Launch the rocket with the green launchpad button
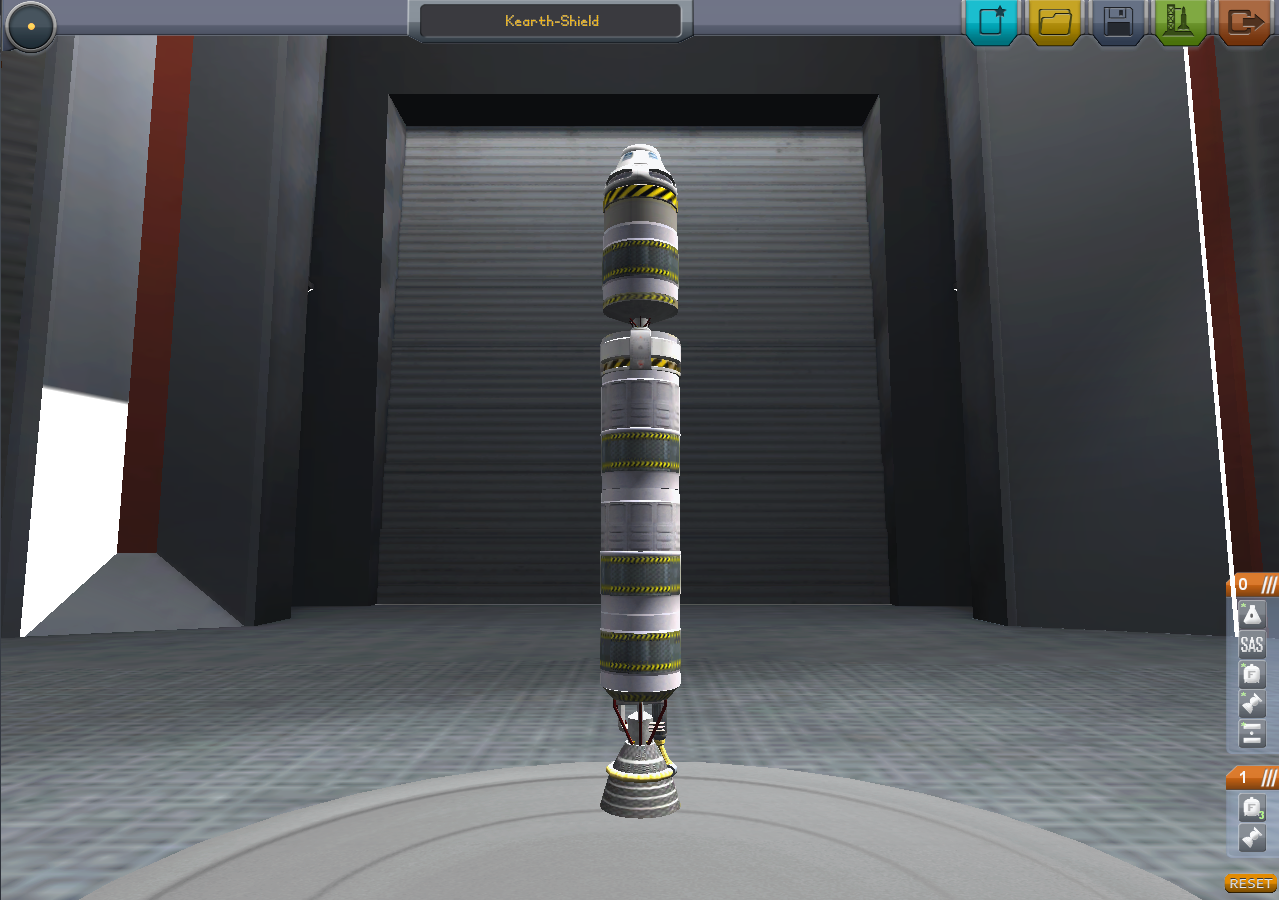 tap(1180, 22)
